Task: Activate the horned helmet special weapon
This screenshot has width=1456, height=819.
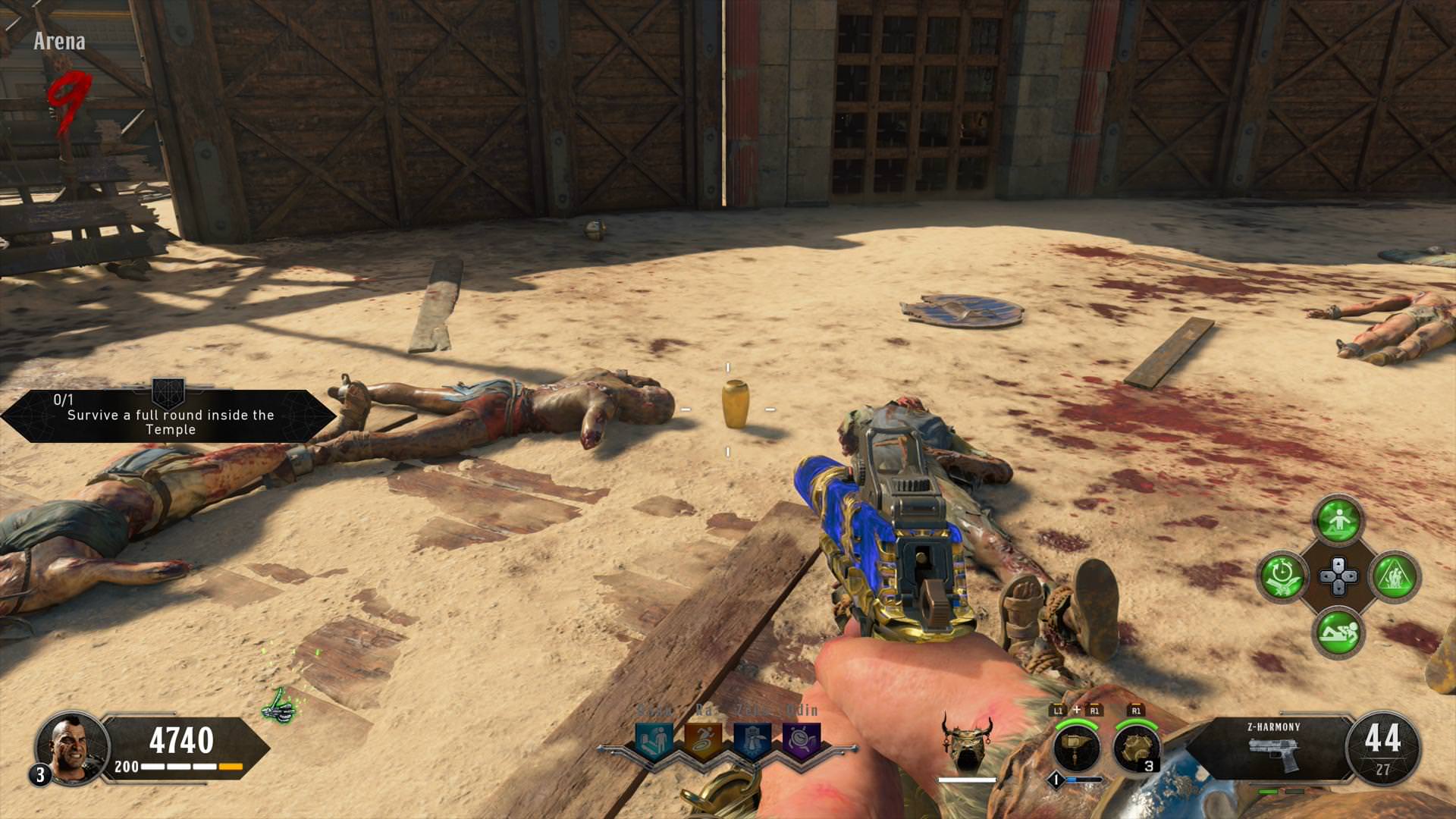Action: [967, 742]
